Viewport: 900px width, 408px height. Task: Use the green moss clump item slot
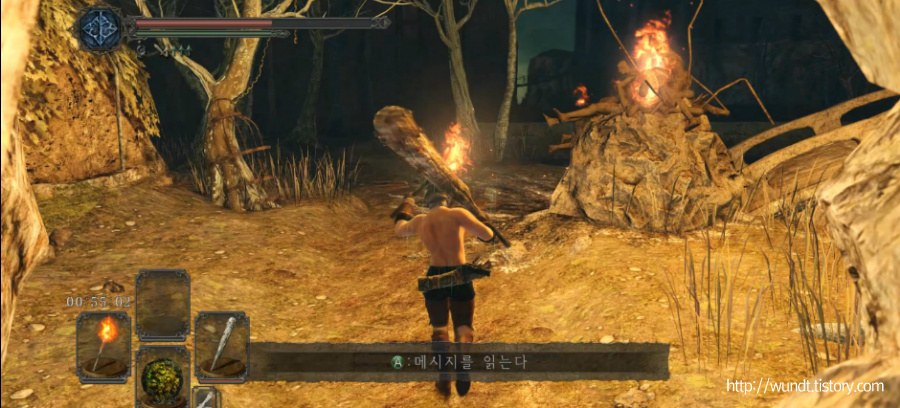(x=162, y=377)
